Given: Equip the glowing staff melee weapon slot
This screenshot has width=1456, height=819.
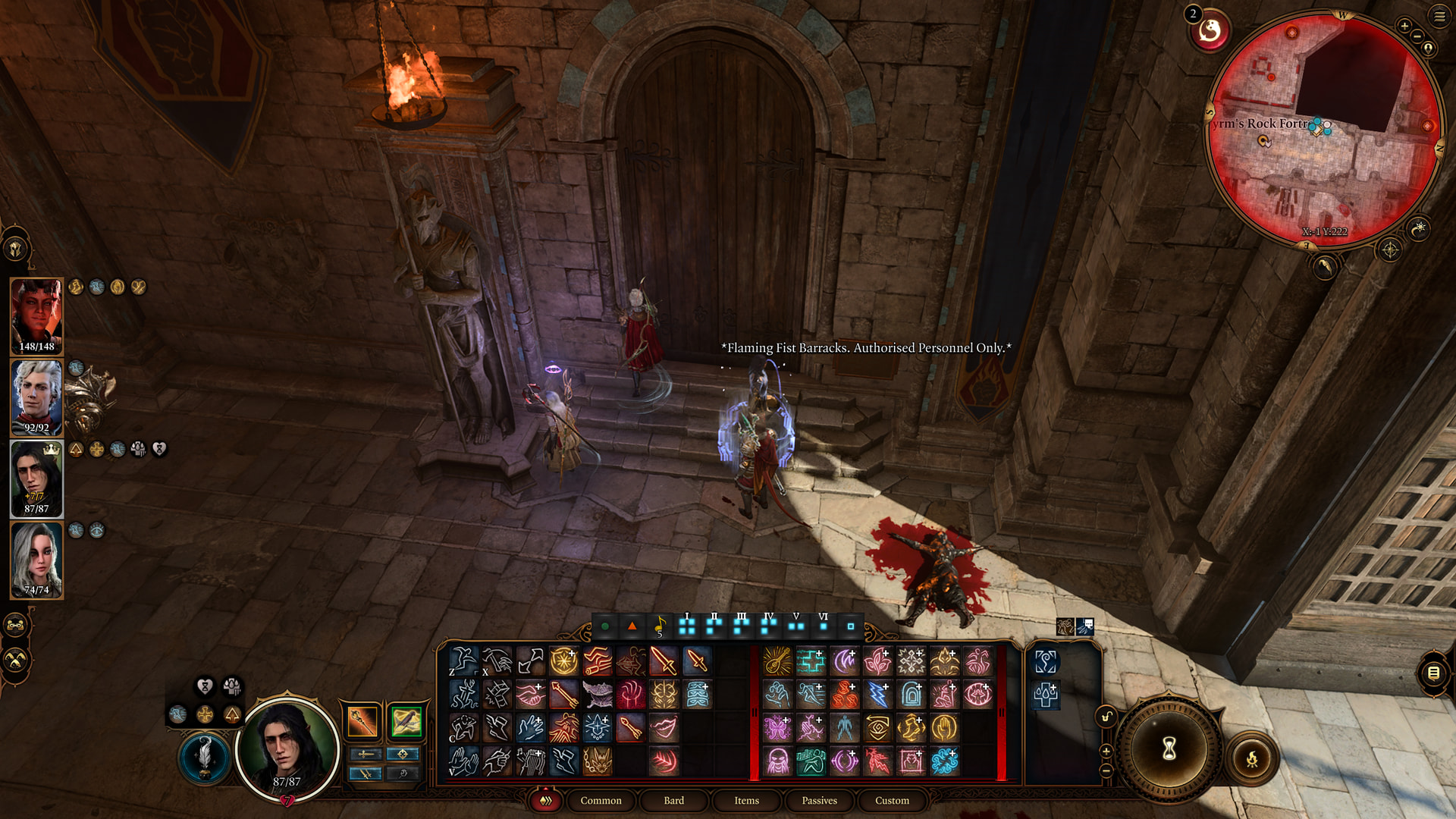Looking at the screenshot, I should tap(362, 721).
